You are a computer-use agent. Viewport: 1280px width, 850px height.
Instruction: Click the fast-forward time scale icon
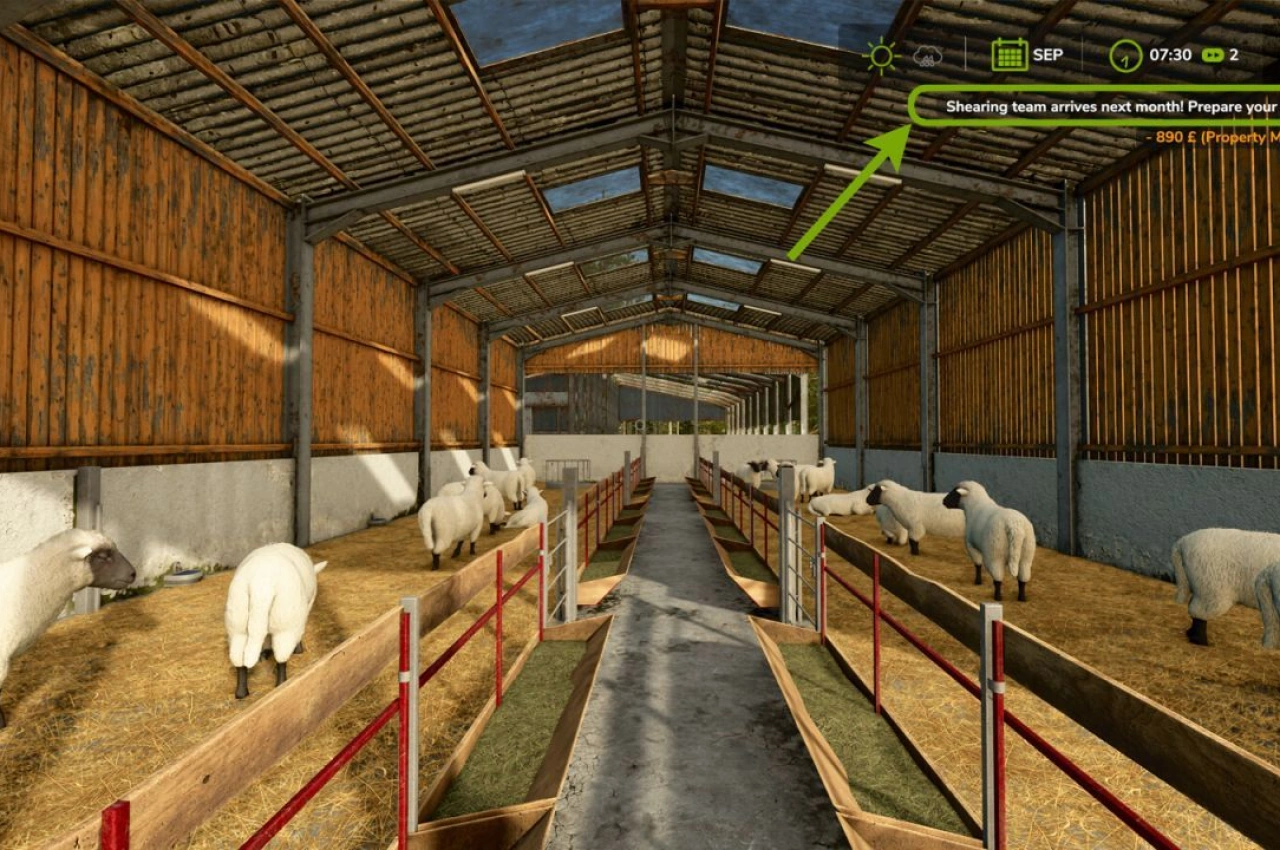pyautogui.click(x=1211, y=55)
